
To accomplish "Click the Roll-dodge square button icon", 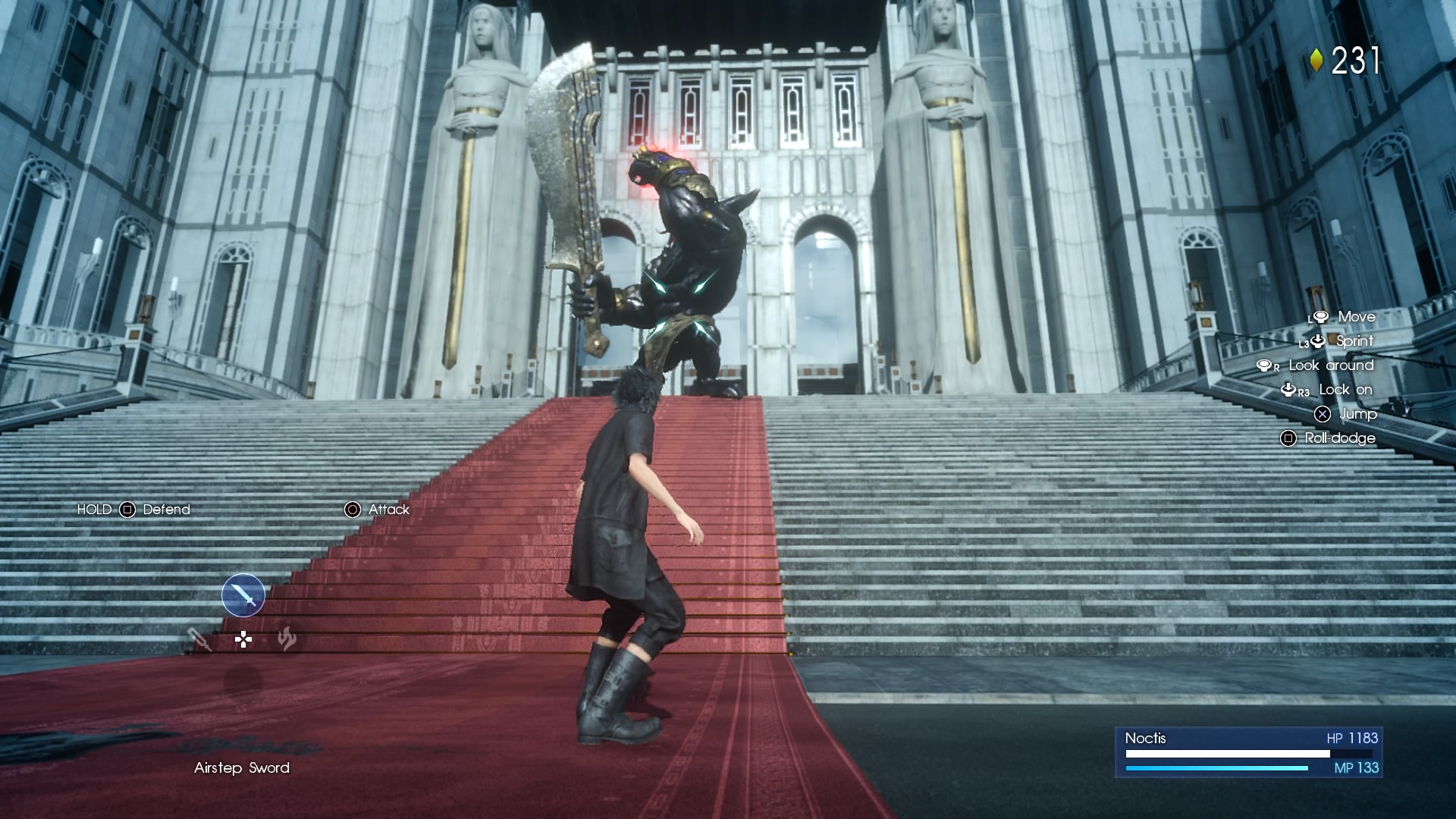I will tap(1288, 438).
